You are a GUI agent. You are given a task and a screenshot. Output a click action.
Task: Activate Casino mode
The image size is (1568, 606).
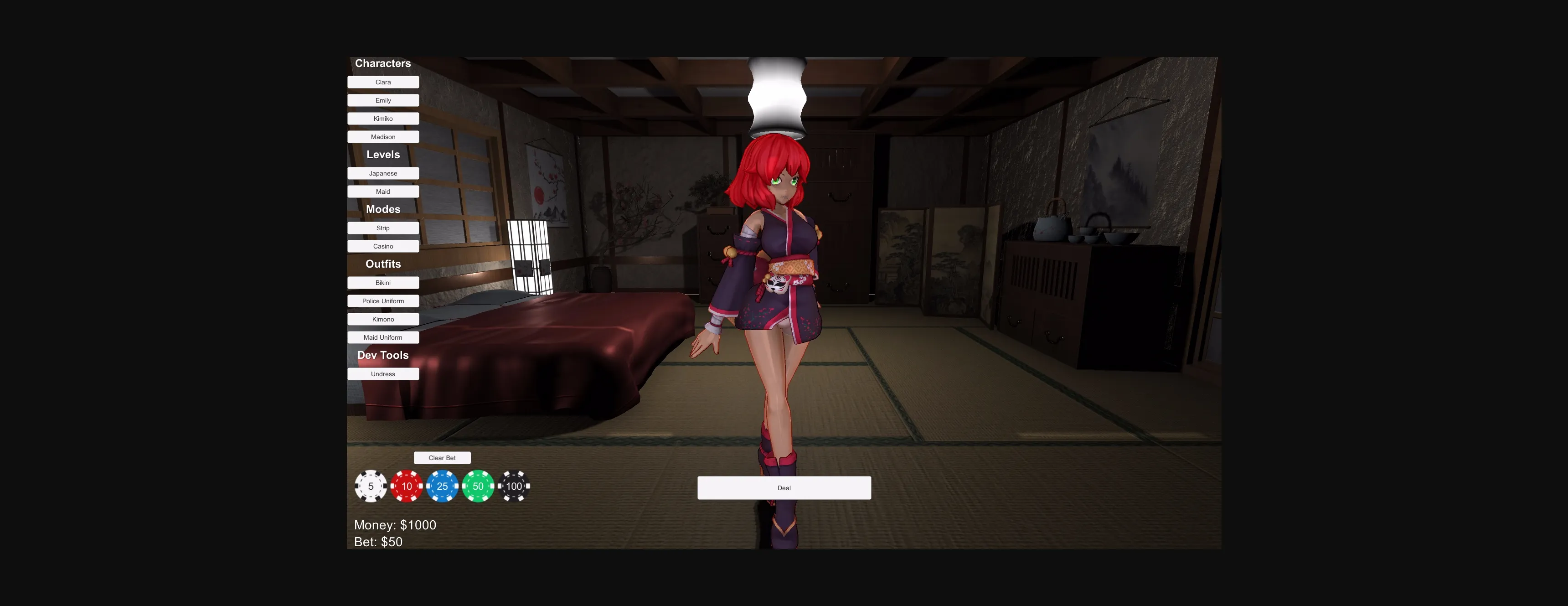click(383, 246)
